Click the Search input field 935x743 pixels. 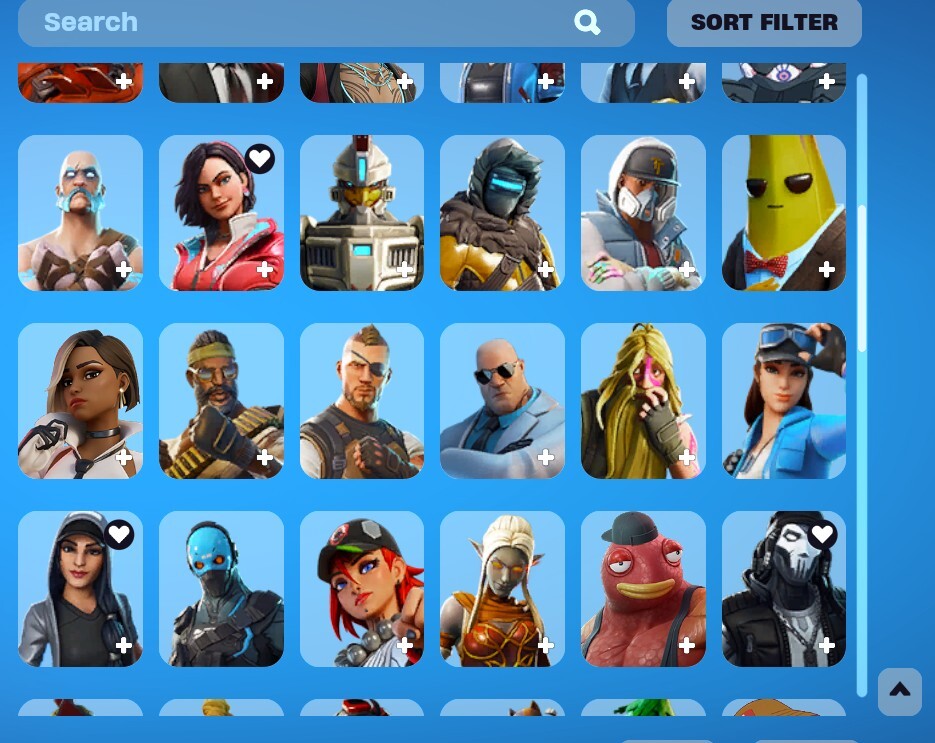coord(300,22)
